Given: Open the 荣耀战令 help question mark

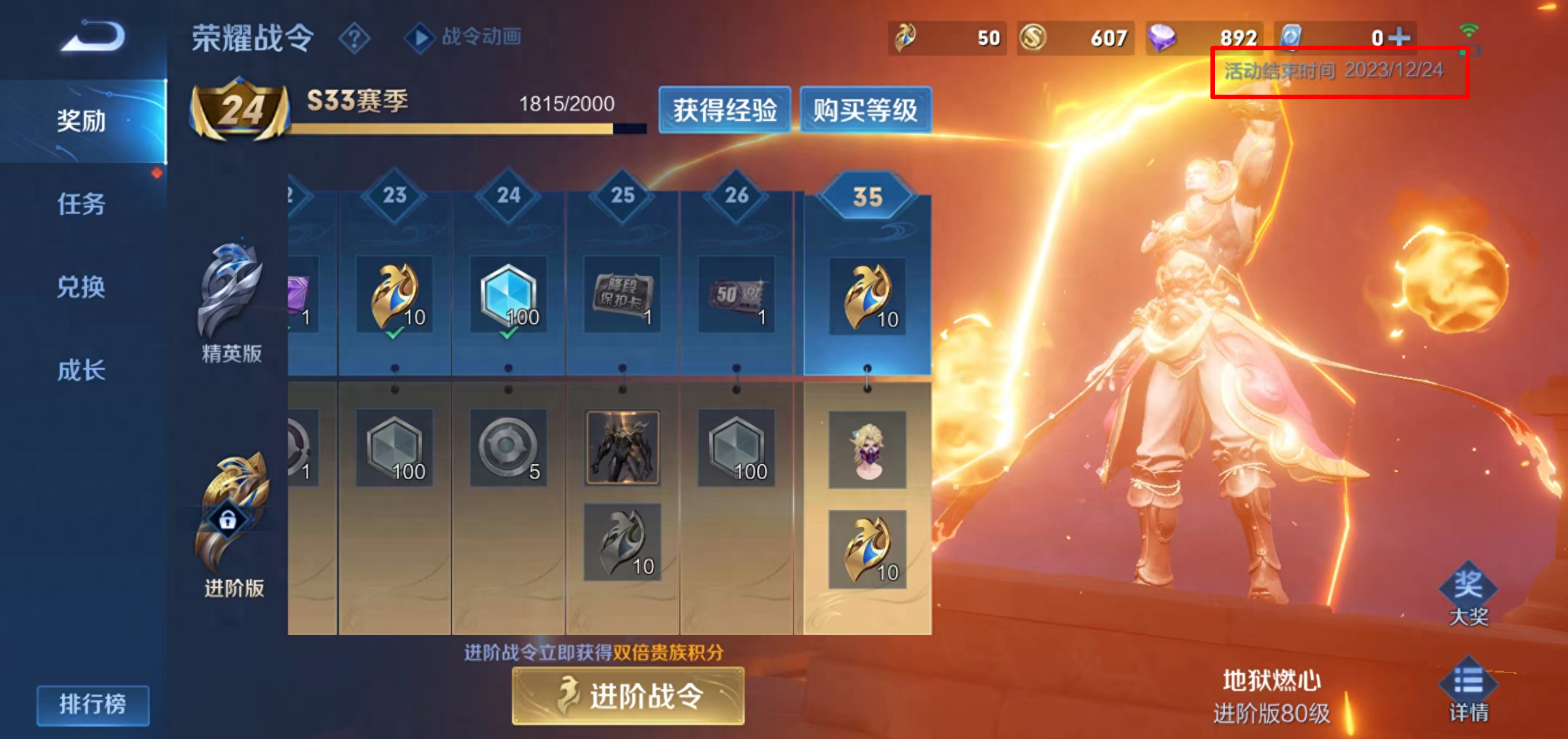Looking at the screenshot, I should (x=354, y=38).
